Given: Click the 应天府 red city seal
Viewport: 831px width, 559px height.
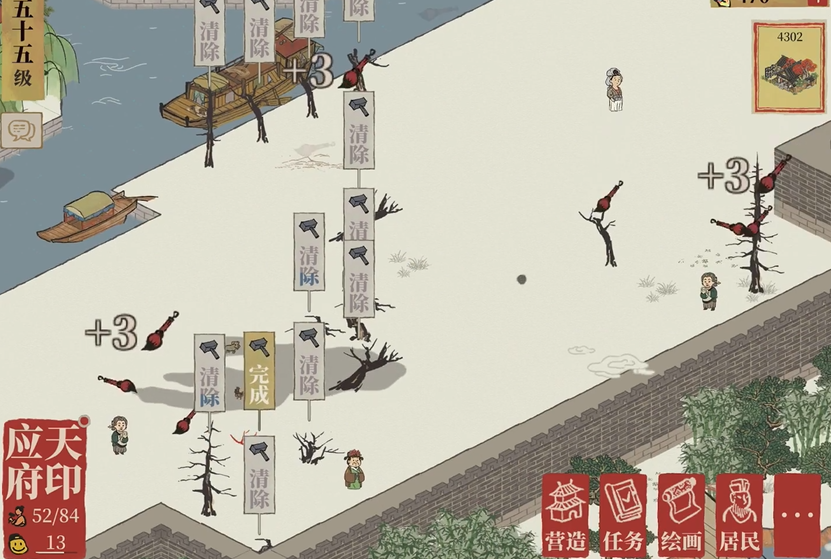Looking at the screenshot, I should click(45, 463).
